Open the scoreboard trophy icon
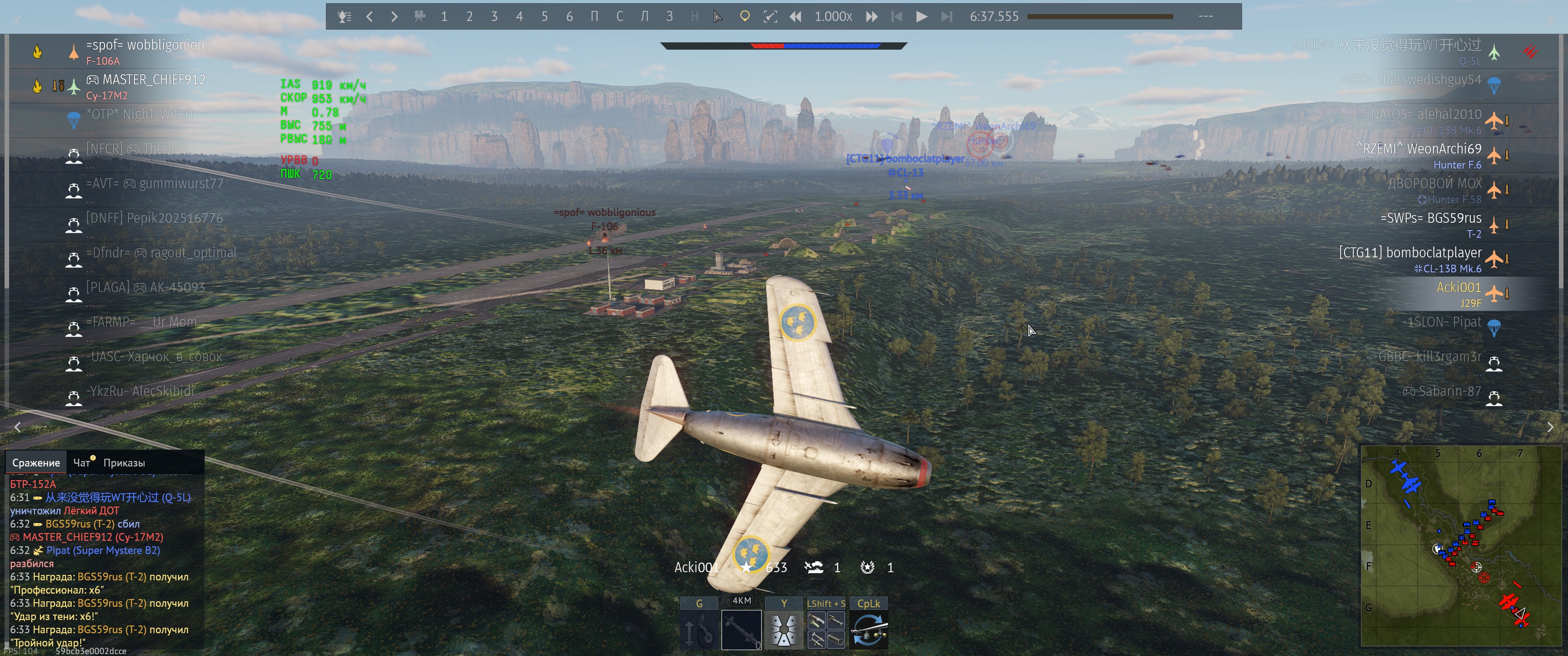This screenshot has height=656, width=1568. pyautogui.click(x=344, y=16)
